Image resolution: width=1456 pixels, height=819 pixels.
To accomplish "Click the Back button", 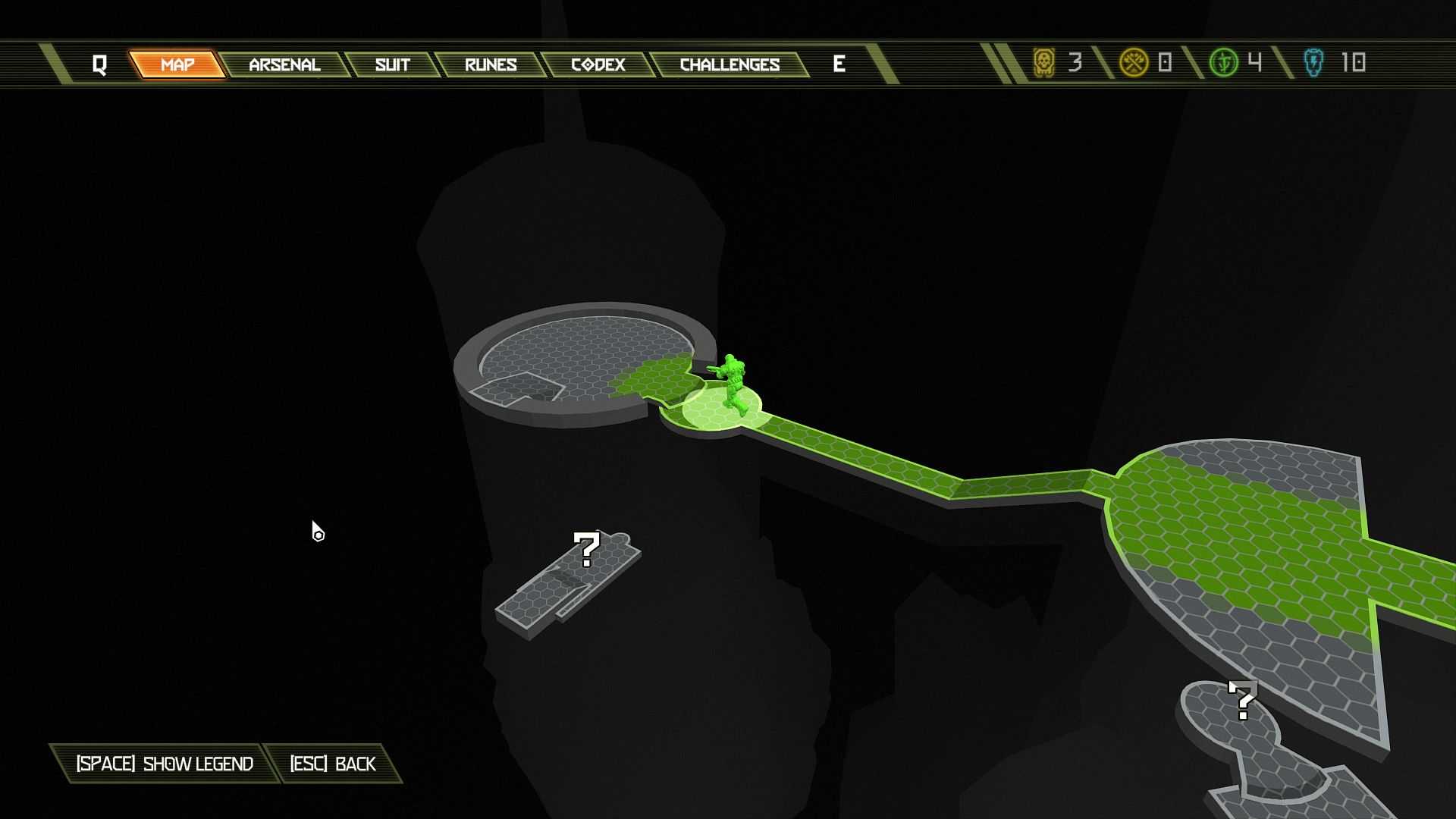I will pos(333,764).
